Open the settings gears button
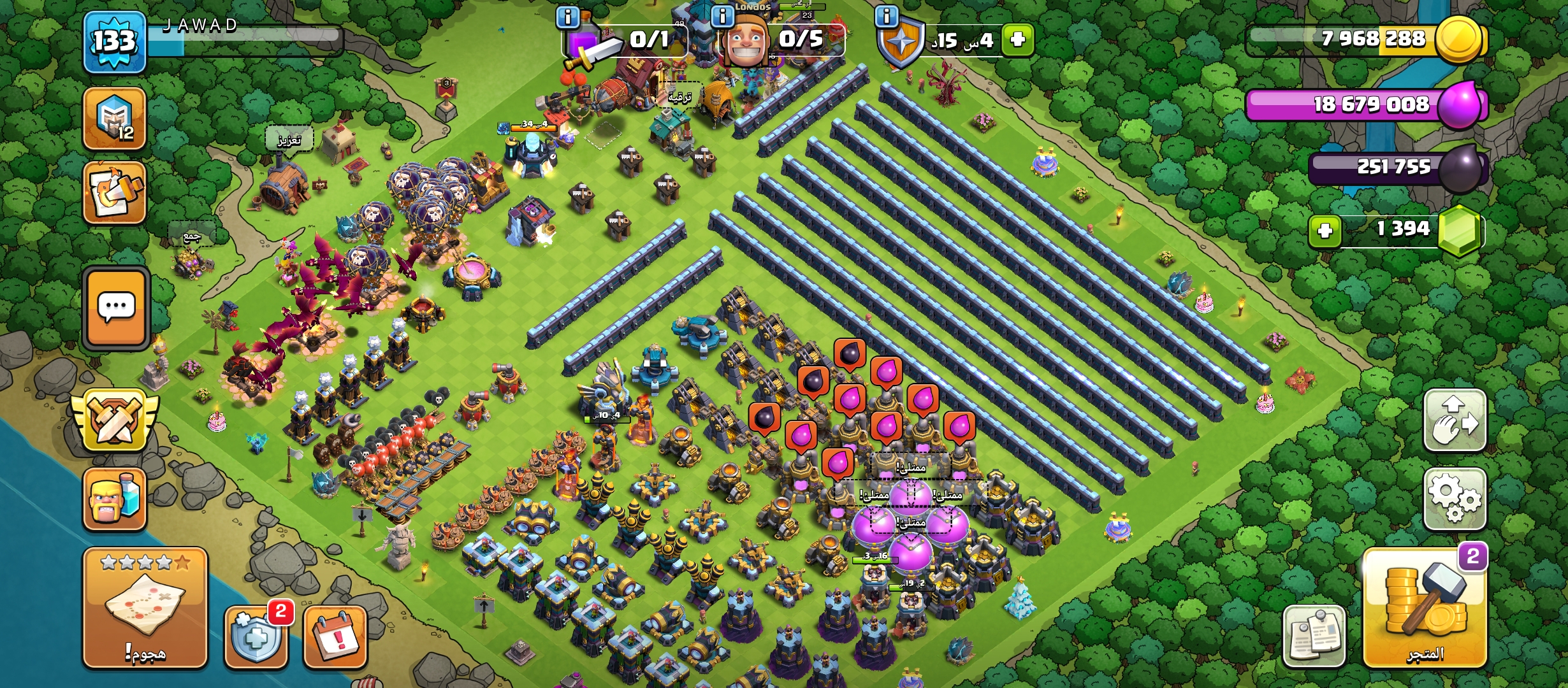The height and width of the screenshot is (688, 1568). point(1455,499)
